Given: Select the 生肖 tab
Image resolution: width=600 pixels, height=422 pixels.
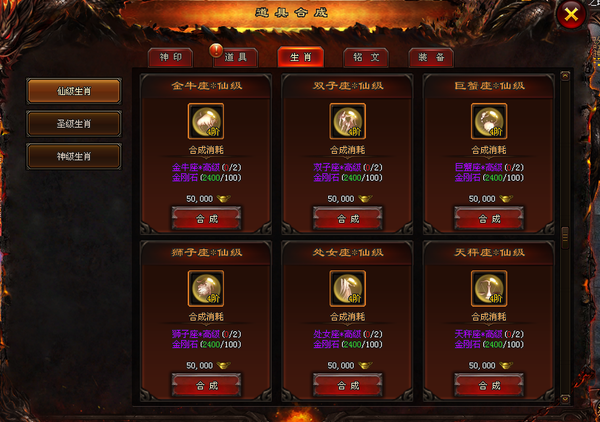Looking at the screenshot, I should 301,57.
